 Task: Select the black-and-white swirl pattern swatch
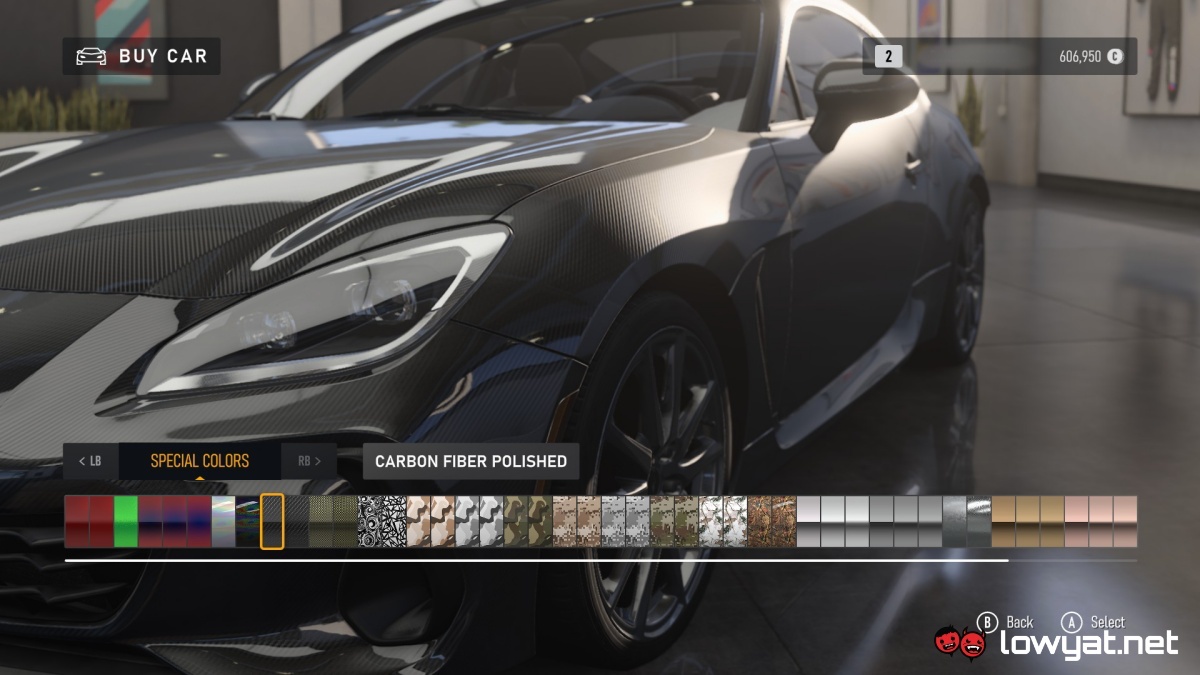pos(370,521)
